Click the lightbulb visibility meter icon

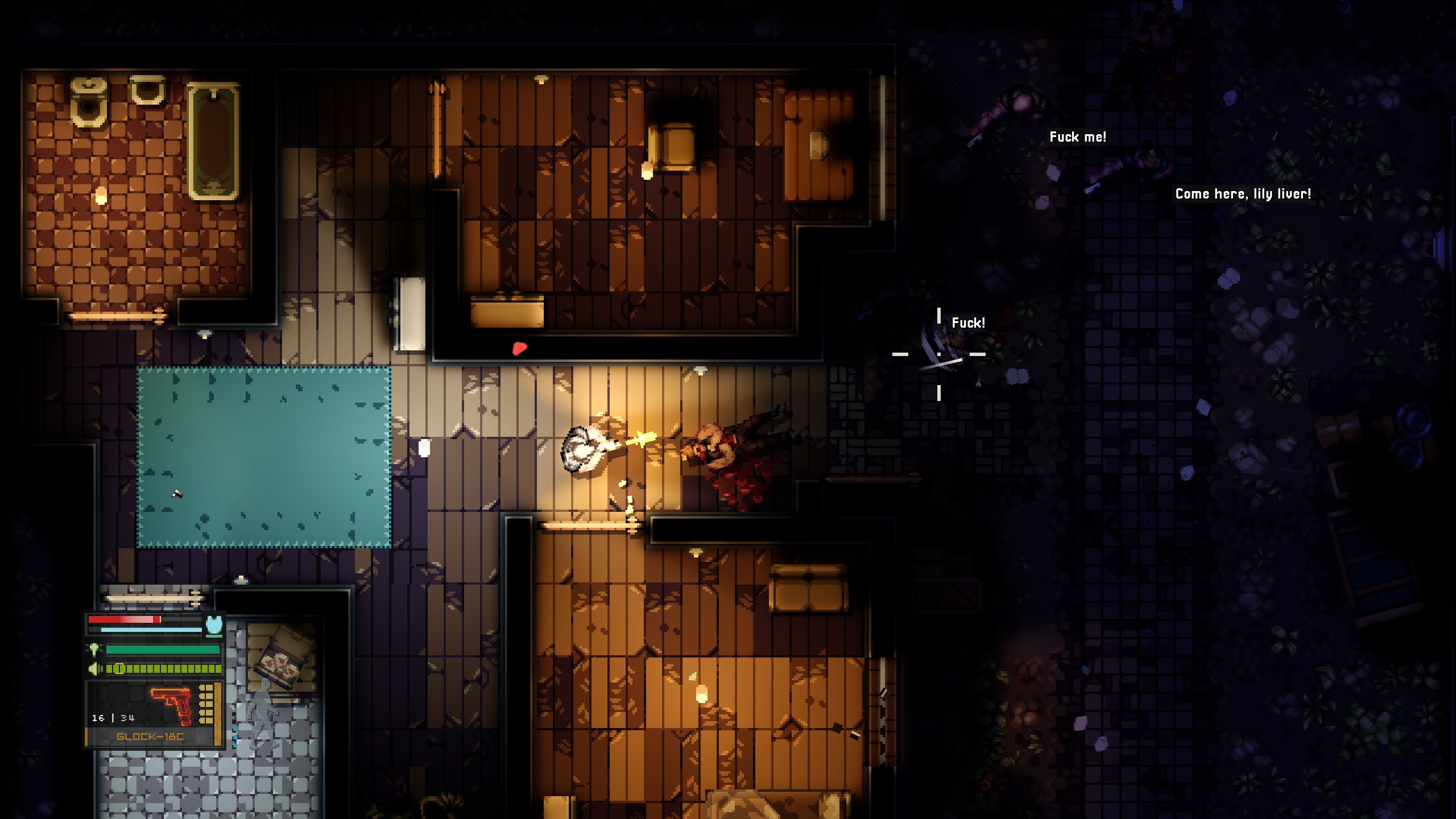94,650
